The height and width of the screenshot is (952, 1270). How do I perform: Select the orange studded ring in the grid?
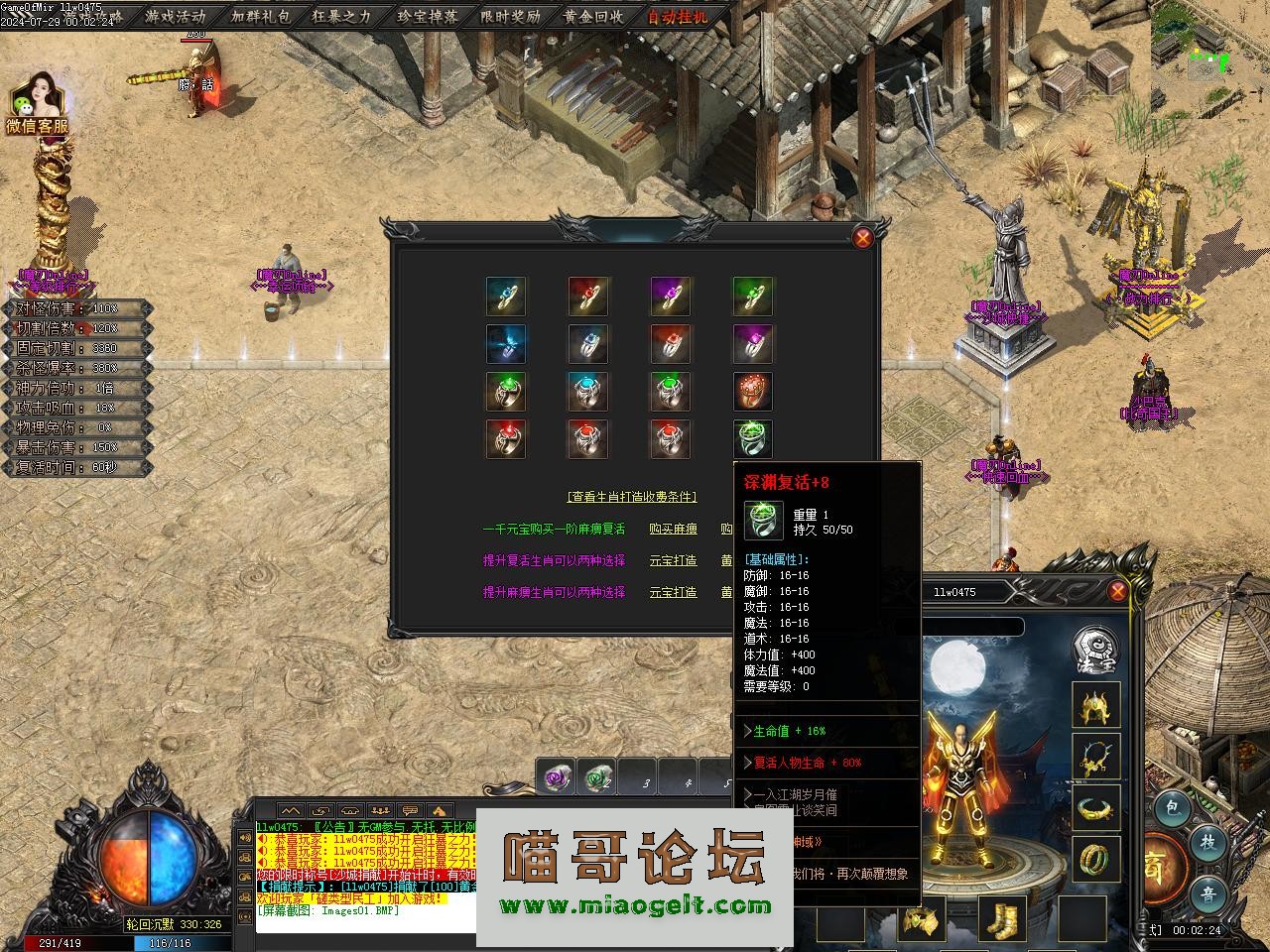753,391
